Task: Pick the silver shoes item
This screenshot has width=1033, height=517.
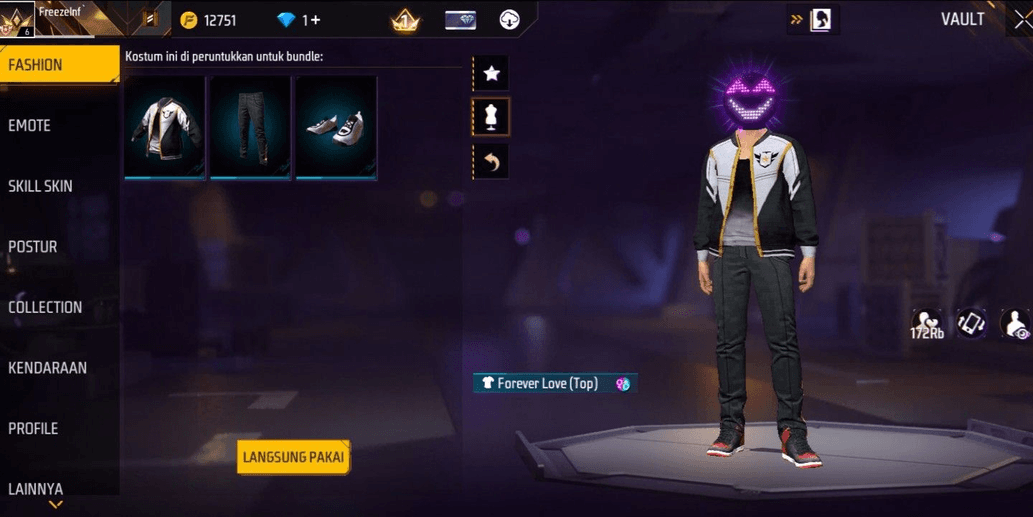Action: pyautogui.click(x=336, y=127)
